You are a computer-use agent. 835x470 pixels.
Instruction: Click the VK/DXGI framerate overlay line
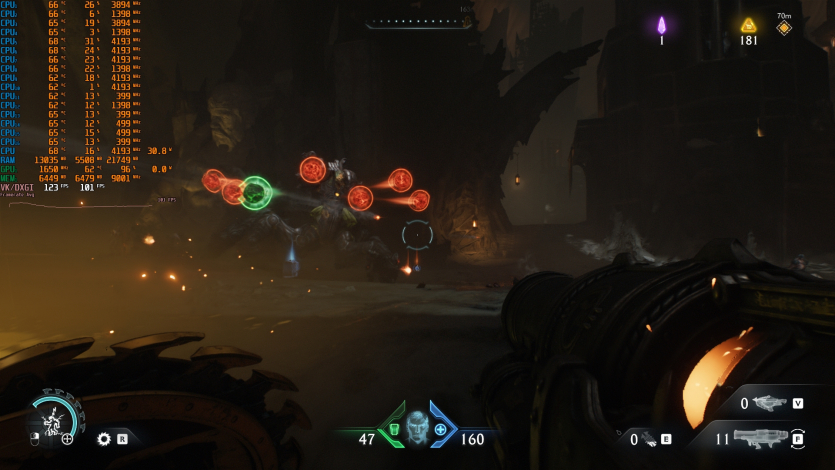click(x=50, y=187)
